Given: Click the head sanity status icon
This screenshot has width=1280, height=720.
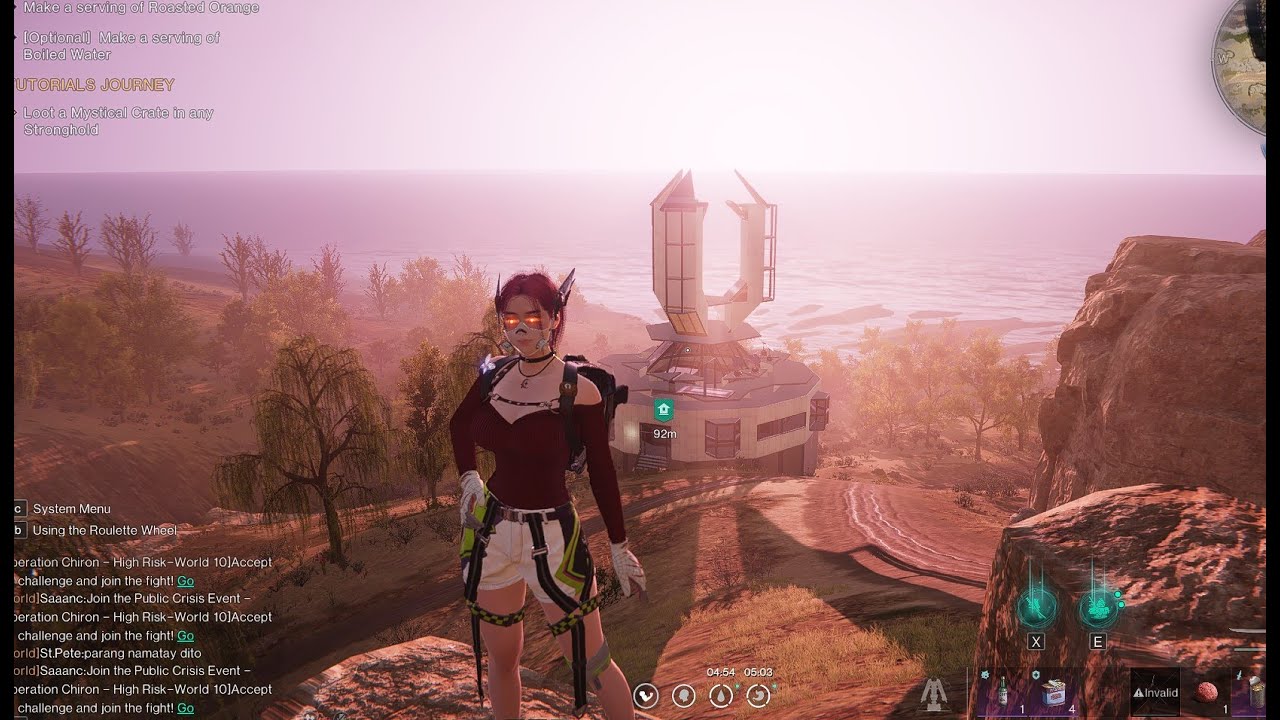Looking at the screenshot, I should pos(683,695).
